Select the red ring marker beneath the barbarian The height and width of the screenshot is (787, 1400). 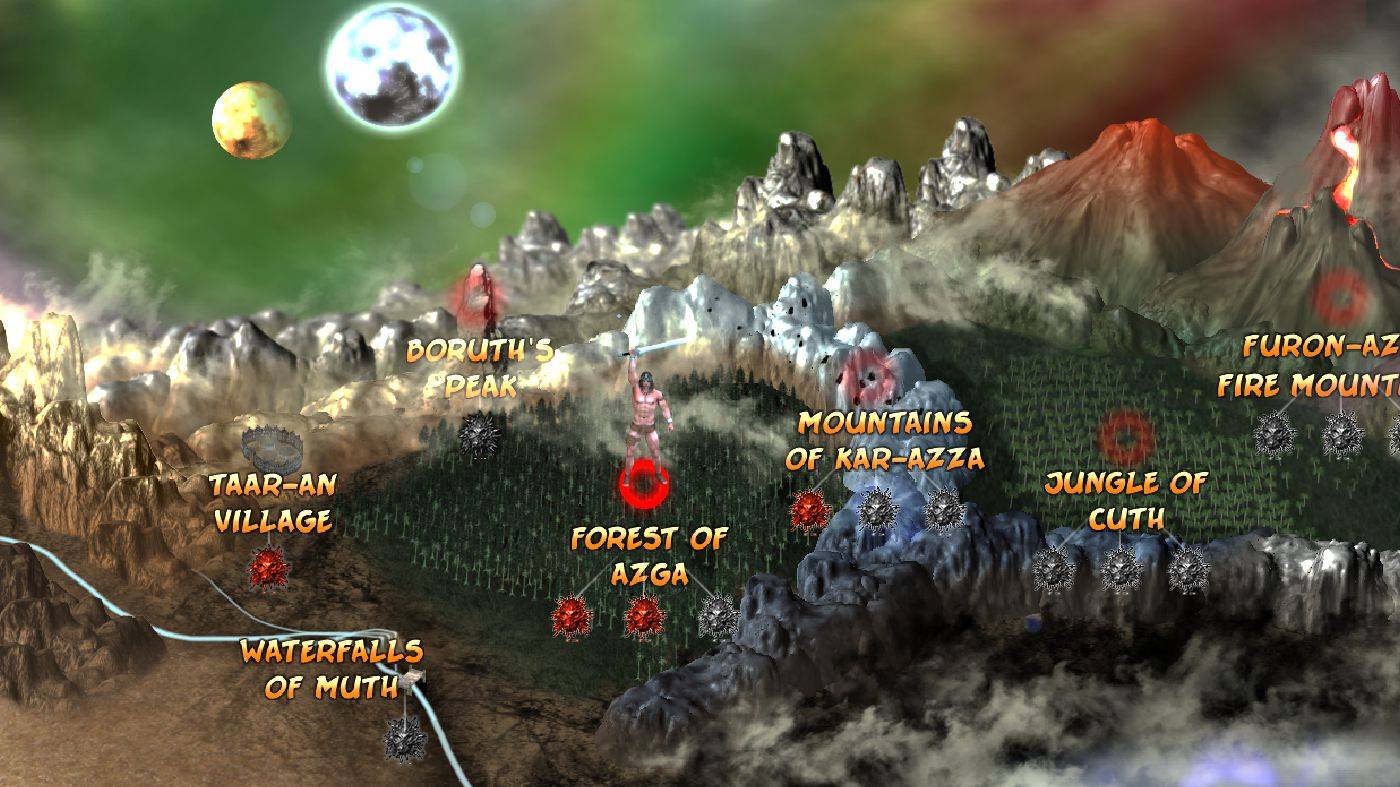pos(642,485)
